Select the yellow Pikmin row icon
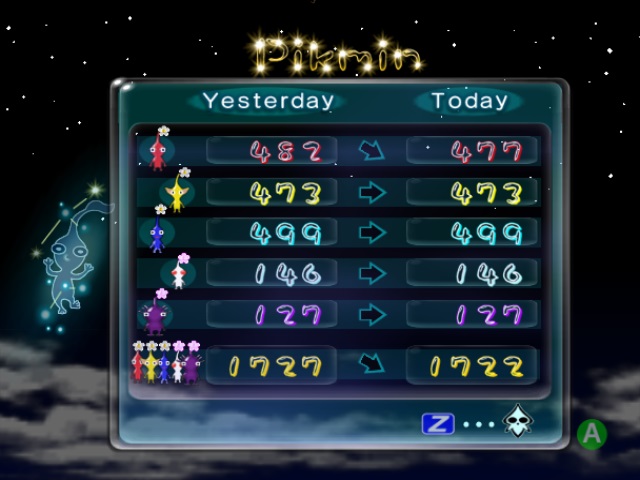Viewport: 640px width, 480px height. (177, 192)
